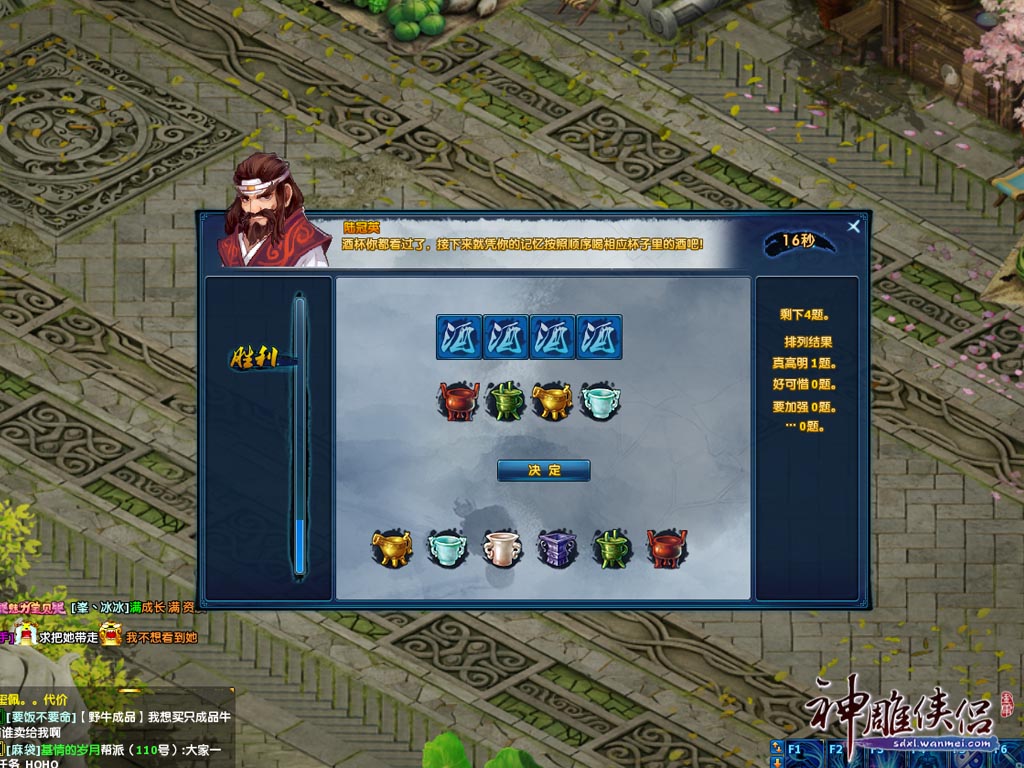Pick the cyan cup in the six-cup choice row
1024x768 pixels.
[445, 549]
